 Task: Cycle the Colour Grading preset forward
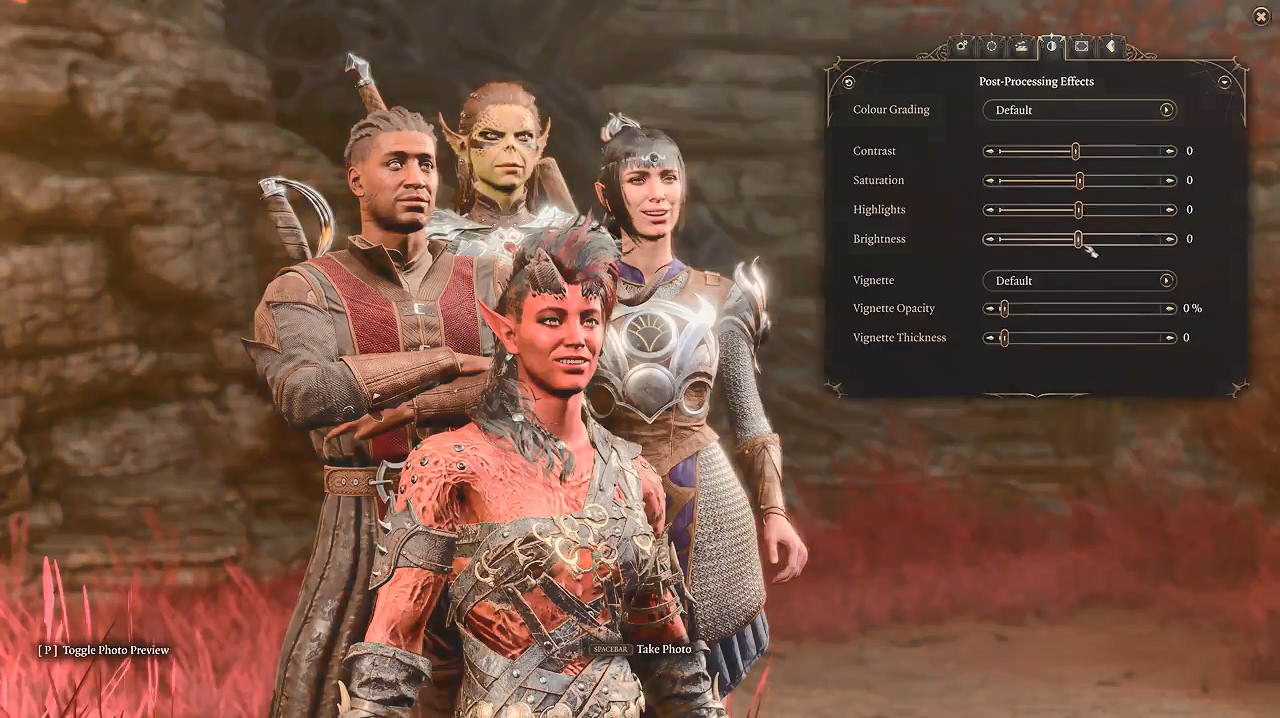coord(1166,110)
